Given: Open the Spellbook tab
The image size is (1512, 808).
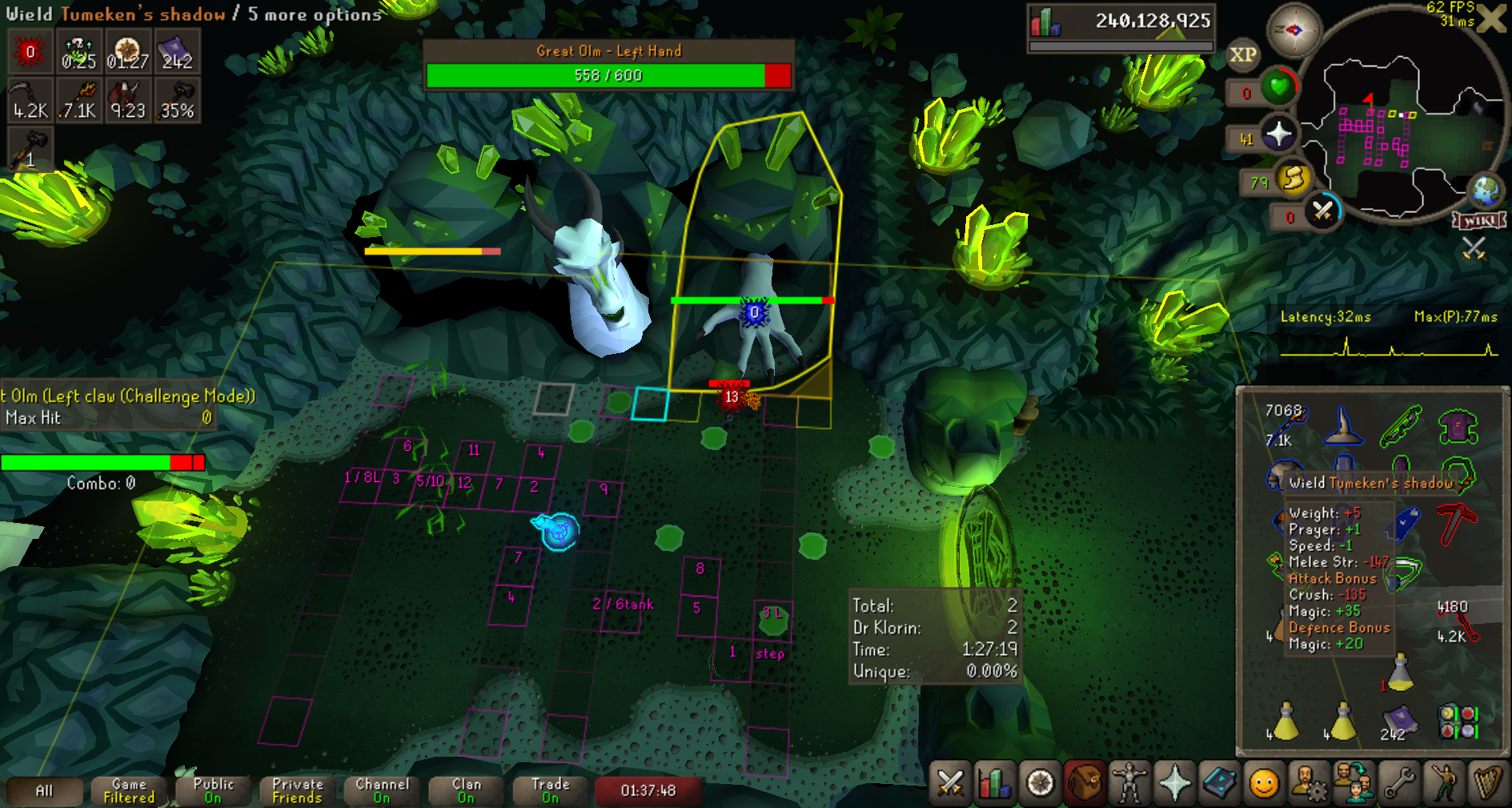Looking at the screenshot, I should [x=1219, y=783].
